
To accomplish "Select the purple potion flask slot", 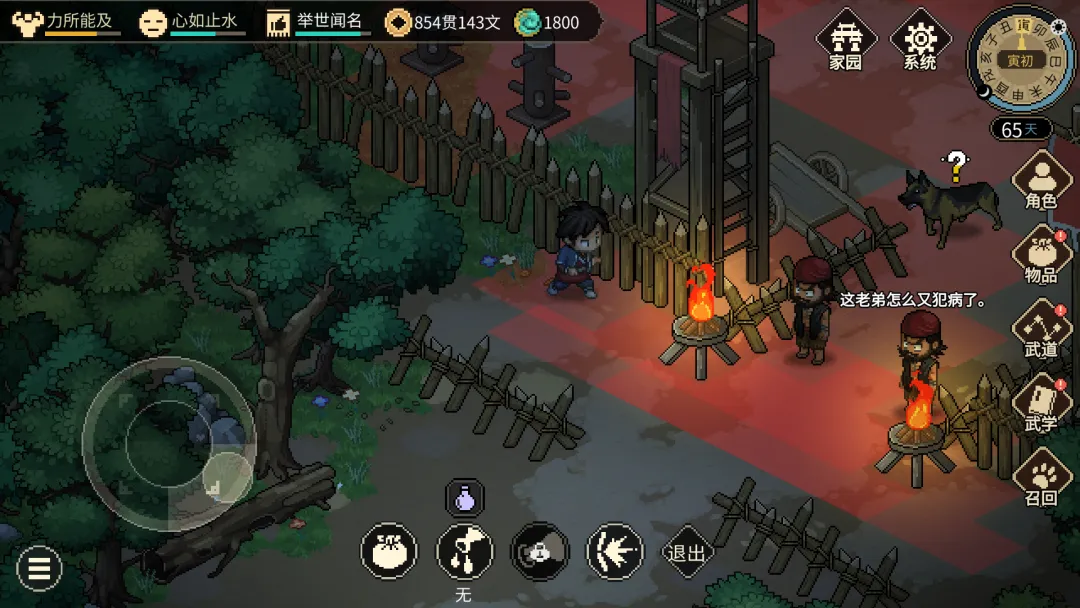I will (x=464, y=497).
